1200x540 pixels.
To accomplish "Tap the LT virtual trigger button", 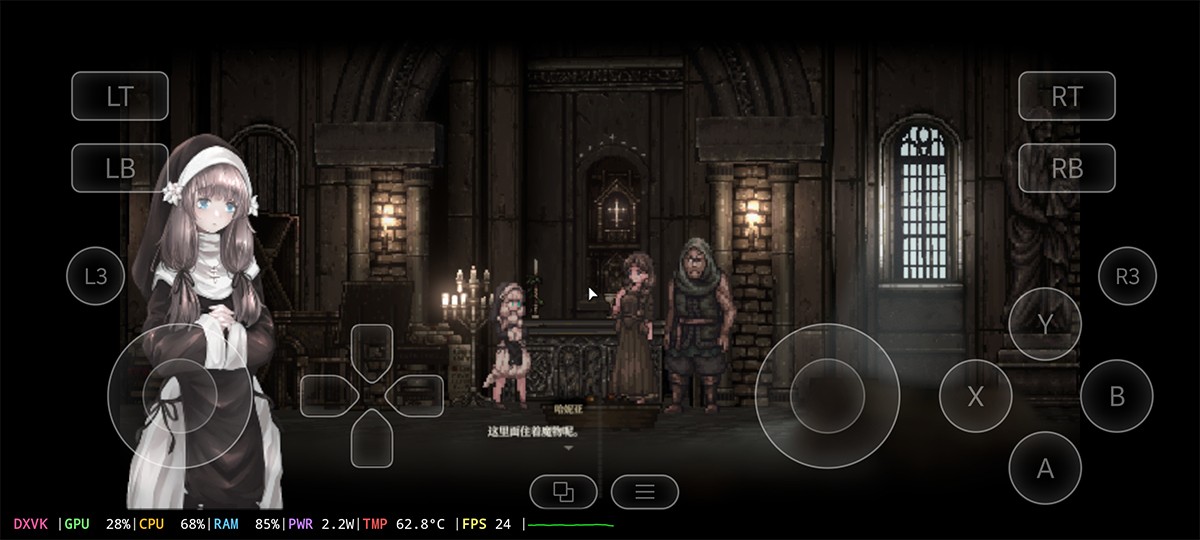I will [x=120, y=96].
